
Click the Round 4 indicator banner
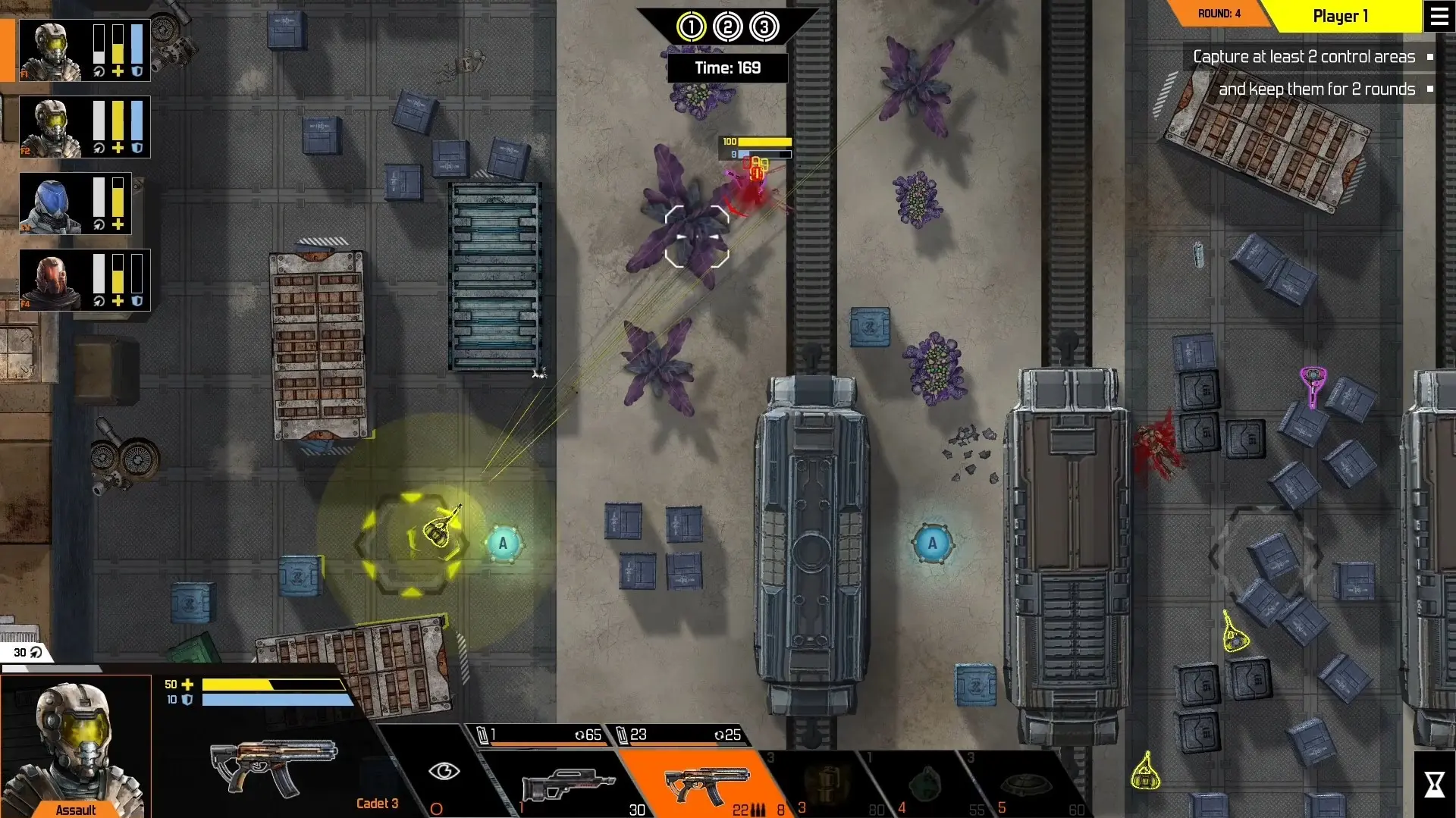(1219, 13)
